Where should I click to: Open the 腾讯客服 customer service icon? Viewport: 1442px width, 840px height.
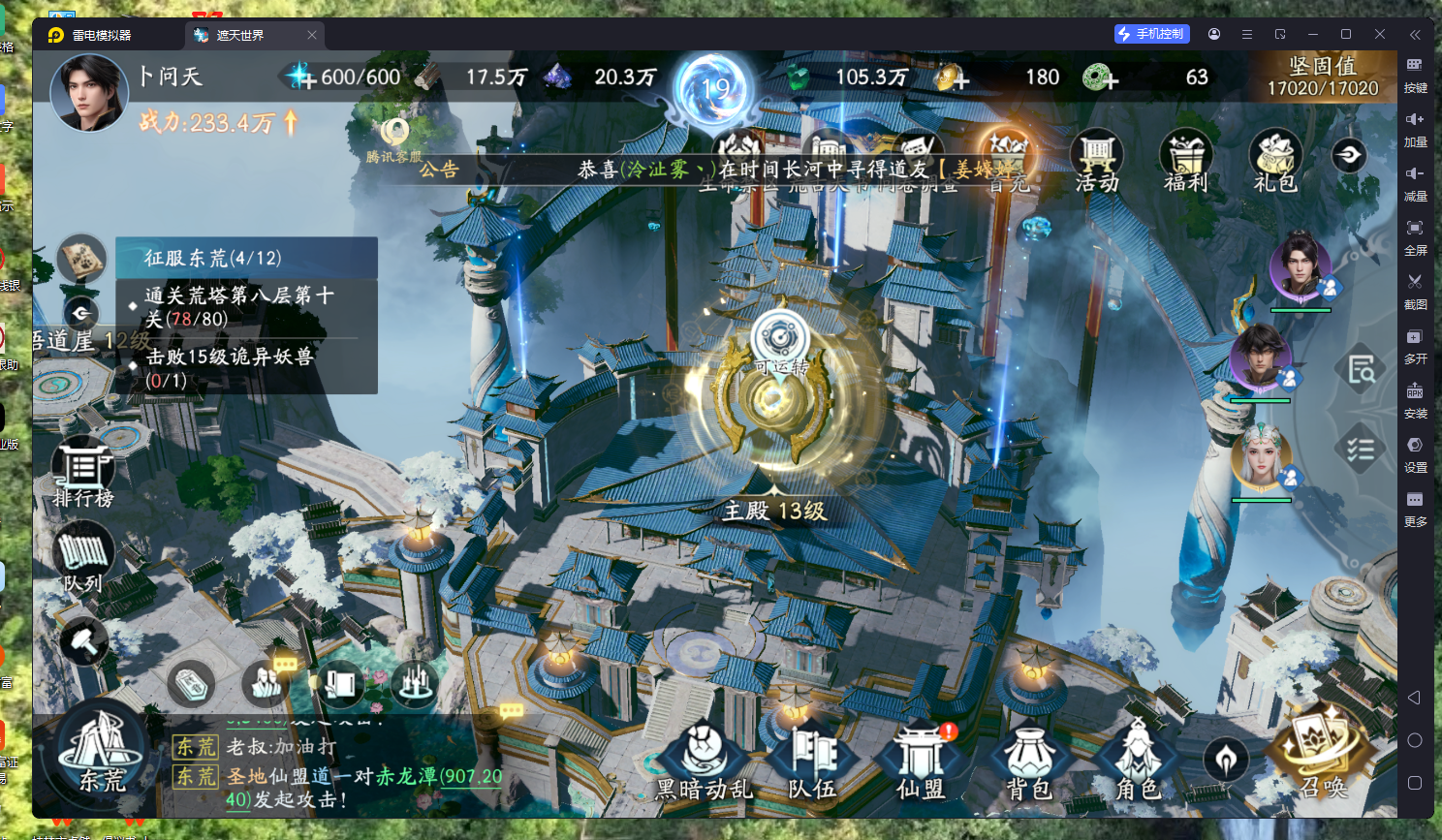point(394,139)
